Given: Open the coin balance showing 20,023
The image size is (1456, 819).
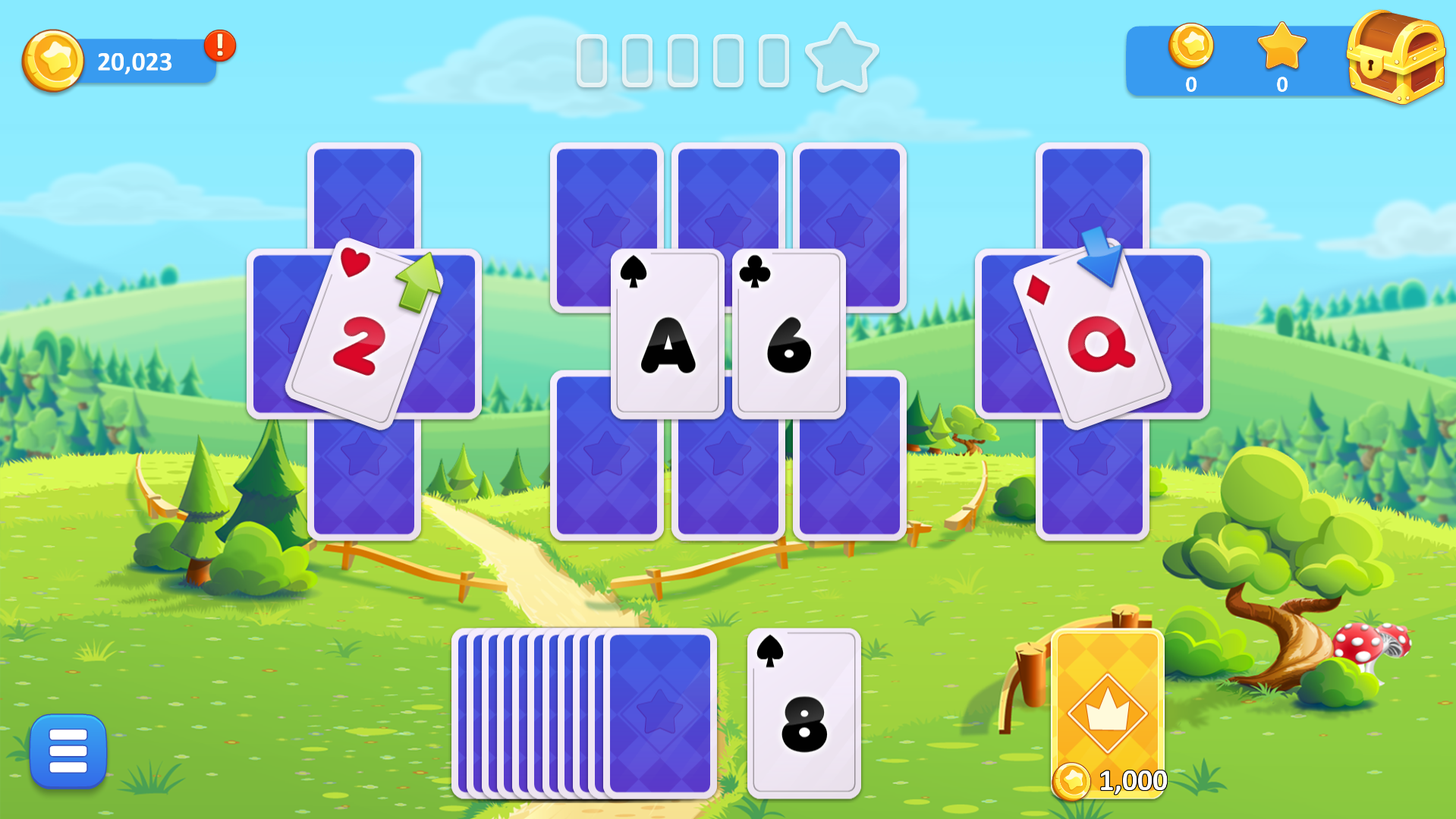Looking at the screenshot, I should [x=134, y=61].
